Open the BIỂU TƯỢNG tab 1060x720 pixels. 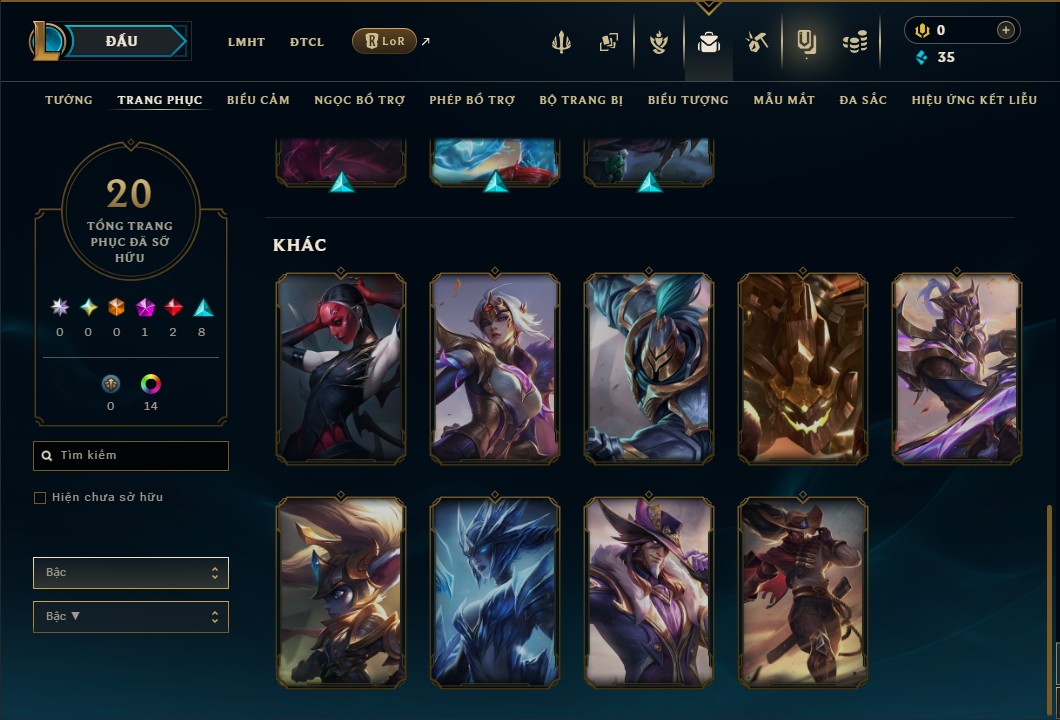coord(688,100)
